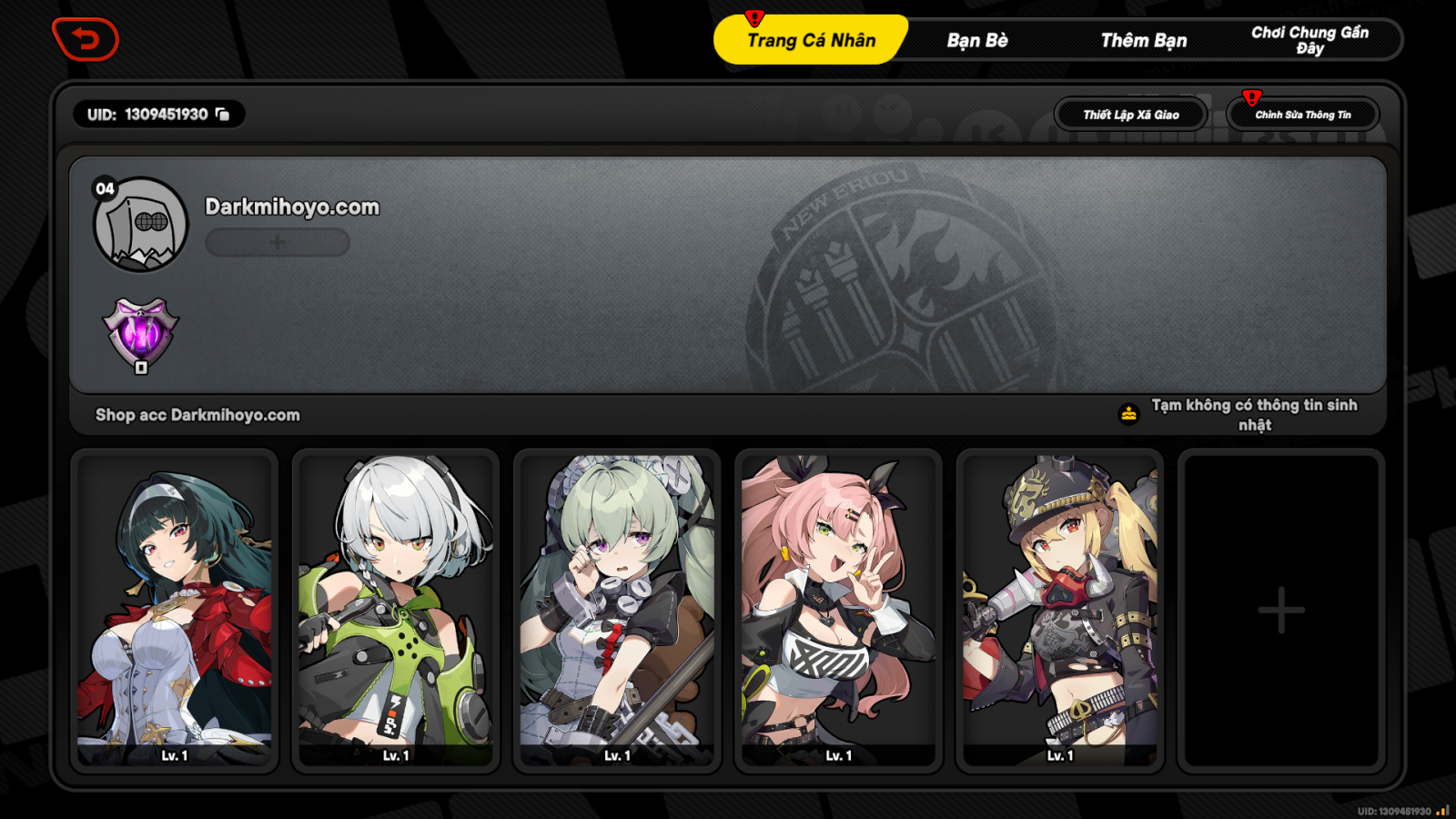Switch to the Bạn Bè tab
This screenshot has height=819, width=1456.
point(976,39)
